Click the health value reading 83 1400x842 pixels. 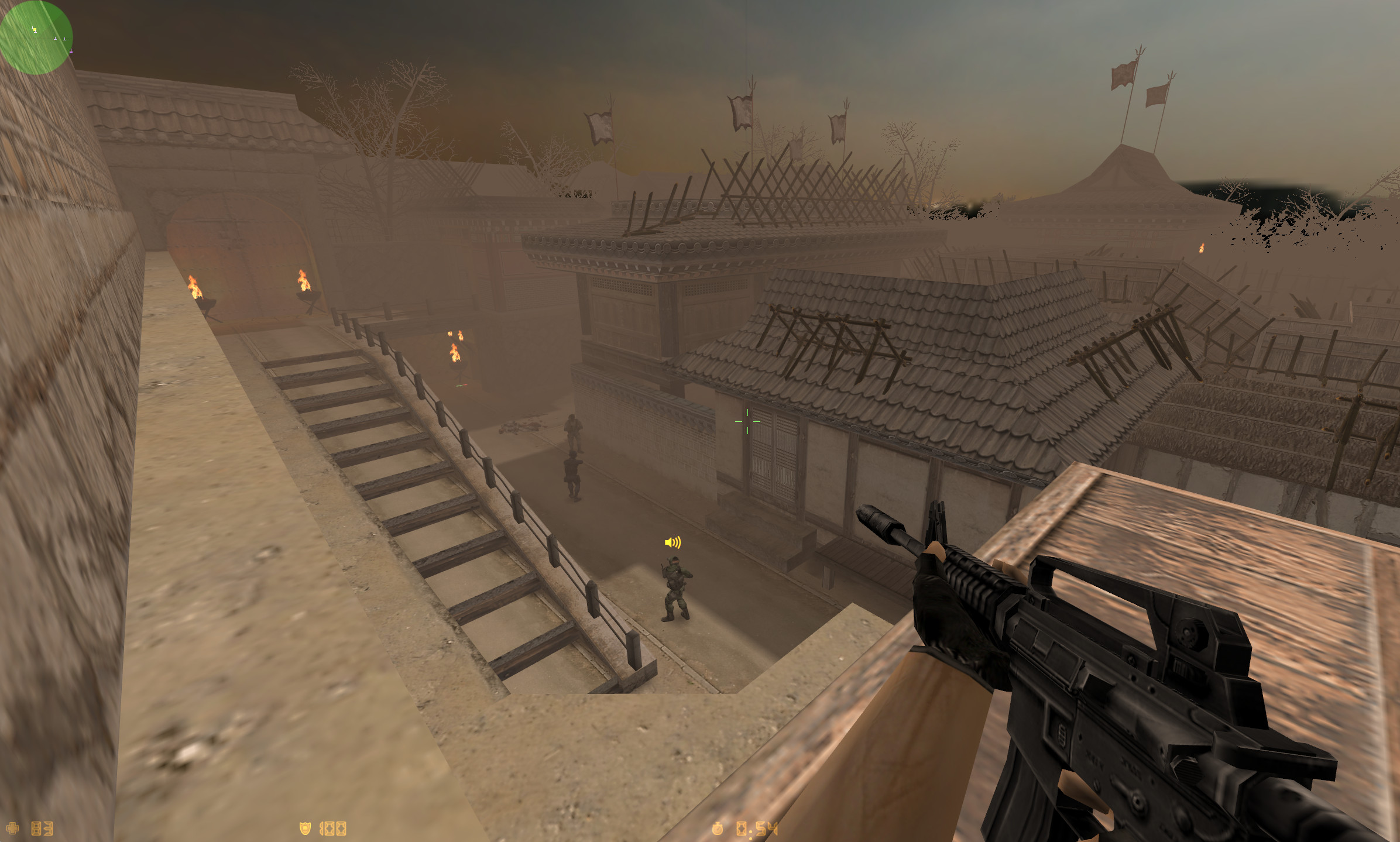[43, 827]
